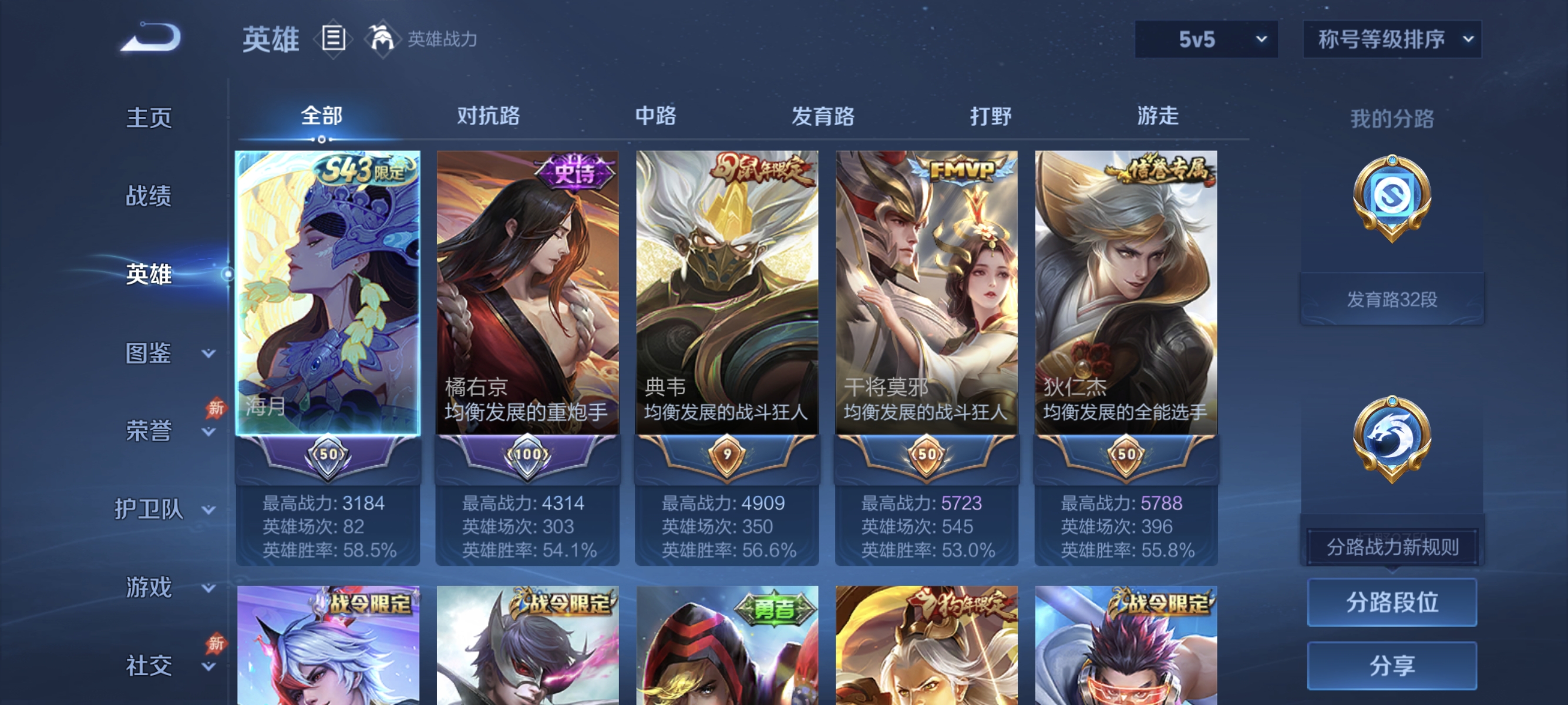Open 战绩 from the sidebar menu
Image resolution: width=1568 pixels, height=705 pixels.
coord(148,196)
